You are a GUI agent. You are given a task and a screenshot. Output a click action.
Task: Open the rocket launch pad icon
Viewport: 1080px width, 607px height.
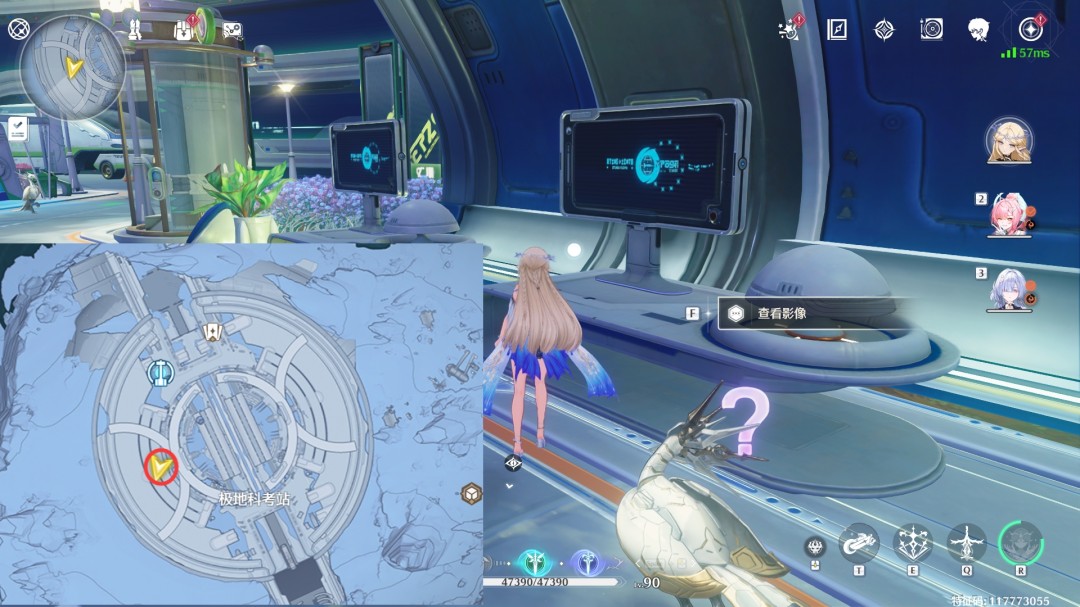coord(134,29)
